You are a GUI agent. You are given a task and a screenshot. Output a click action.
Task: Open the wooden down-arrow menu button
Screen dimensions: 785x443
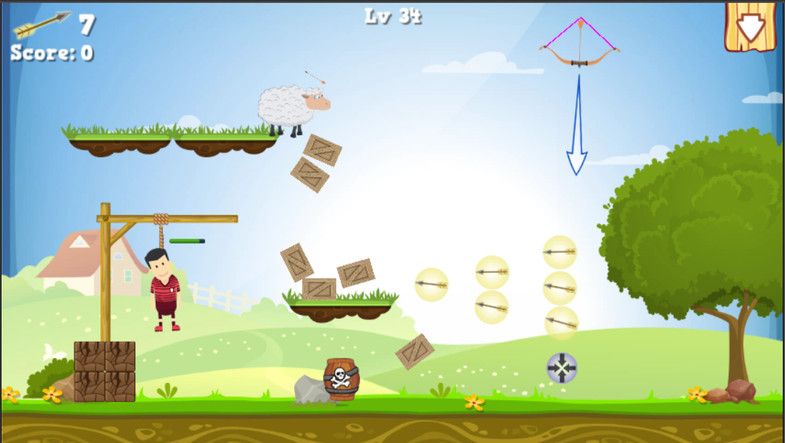(x=750, y=25)
